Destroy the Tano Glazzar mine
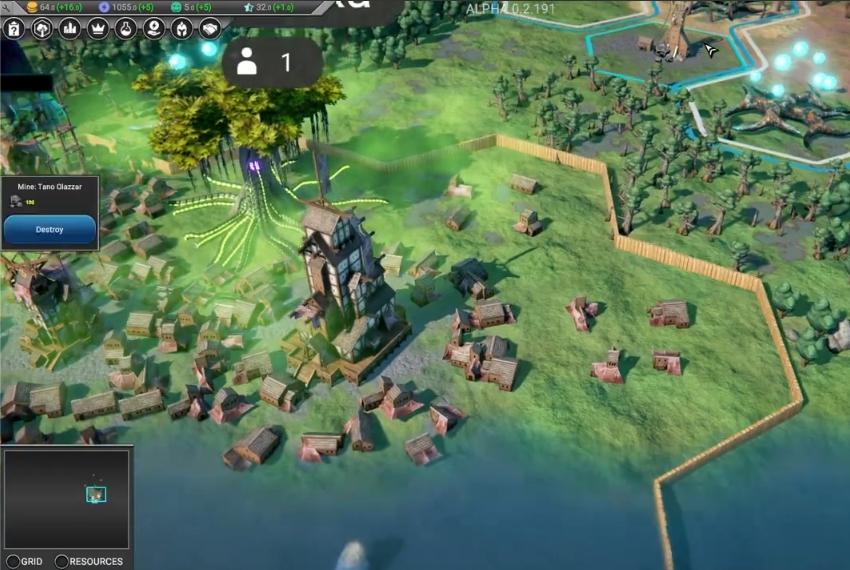The height and width of the screenshot is (570, 850). click(x=50, y=230)
